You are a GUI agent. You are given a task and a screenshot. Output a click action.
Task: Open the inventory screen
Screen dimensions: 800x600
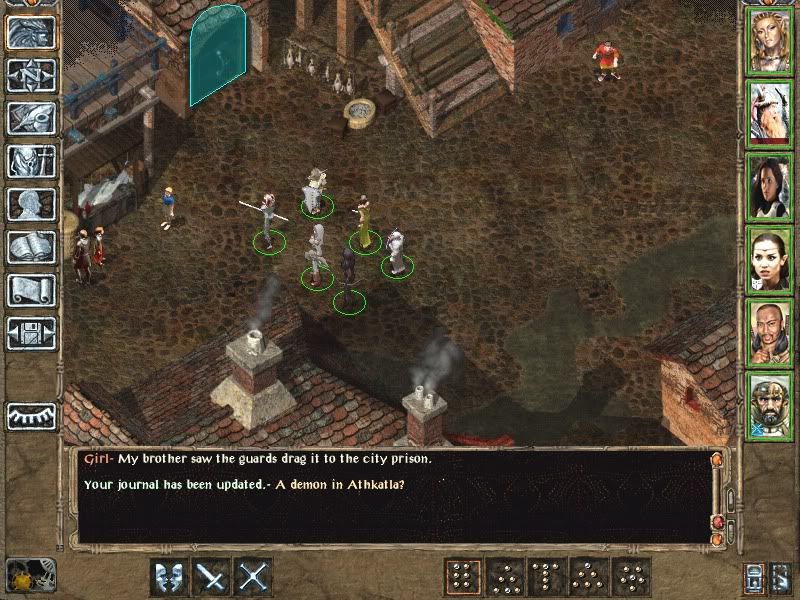[31, 162]
